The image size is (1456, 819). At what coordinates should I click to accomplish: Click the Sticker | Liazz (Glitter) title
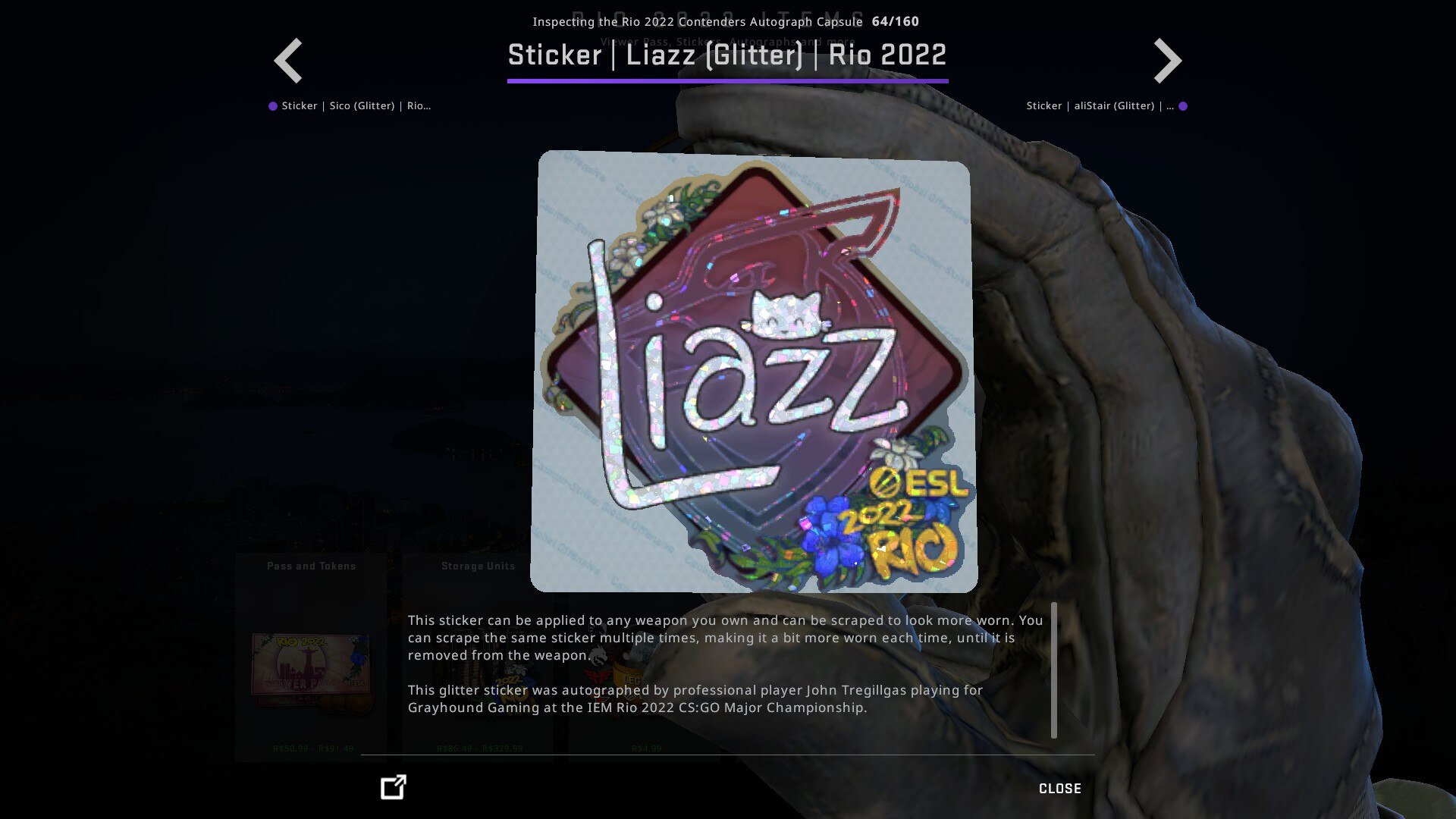[726, 55]
